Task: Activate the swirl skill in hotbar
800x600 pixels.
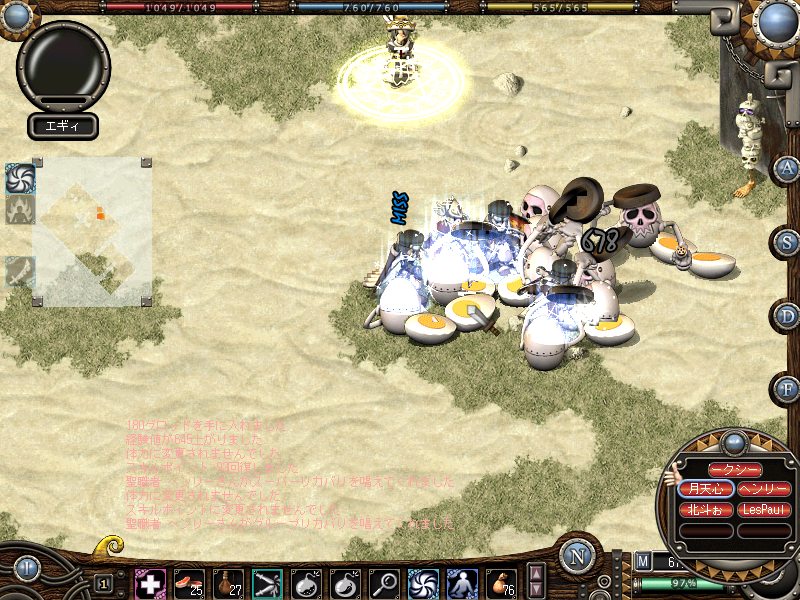Action: (x=423, y=583)
